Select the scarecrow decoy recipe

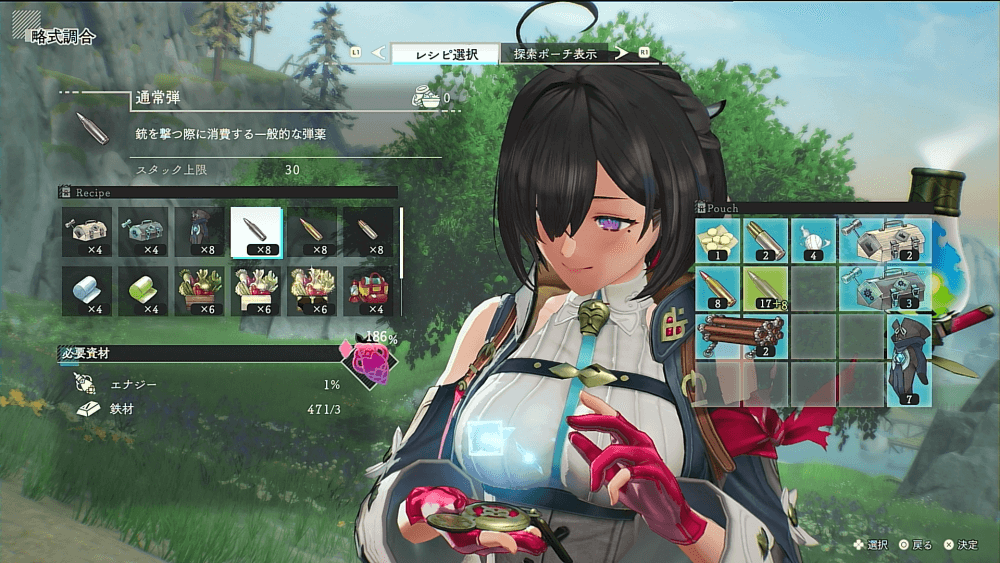point(200,233)
